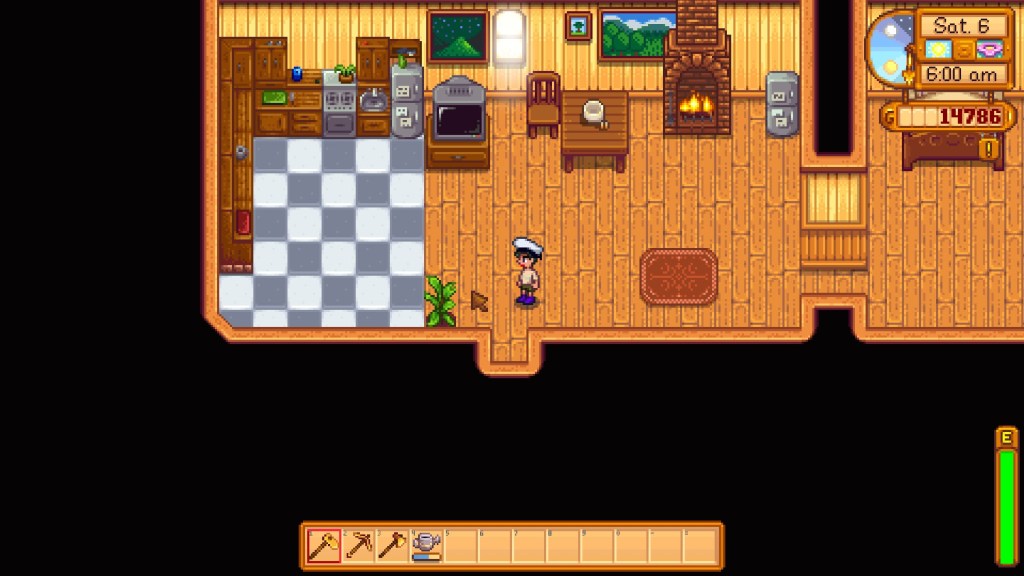This screenshot has width=1024, height=576.
Task: Choose the axe from the toolbar
Action: point(392,546)
